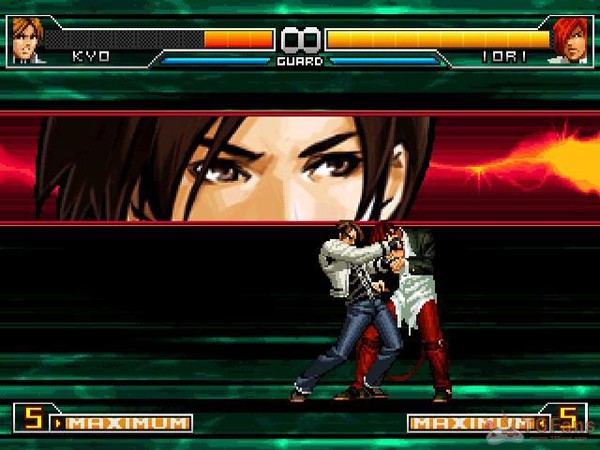600x450 pixels.
Task: Select Iori's character portrait
Action: (x=572, y=40)
